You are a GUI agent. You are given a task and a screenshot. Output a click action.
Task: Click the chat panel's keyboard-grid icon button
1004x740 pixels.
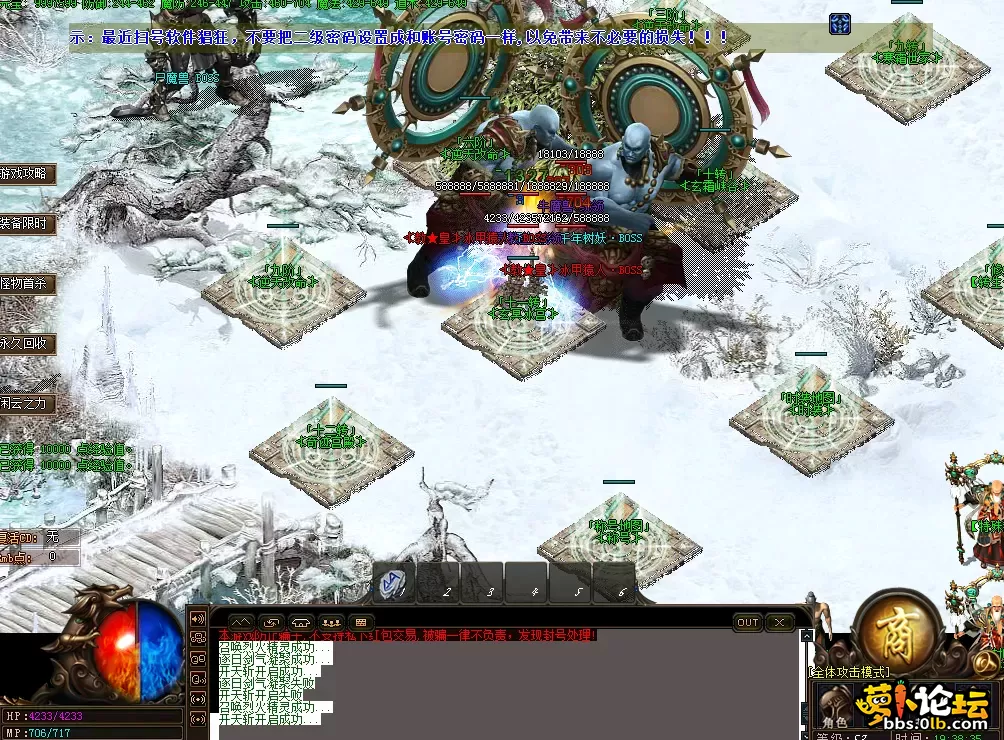pos(359,622)
